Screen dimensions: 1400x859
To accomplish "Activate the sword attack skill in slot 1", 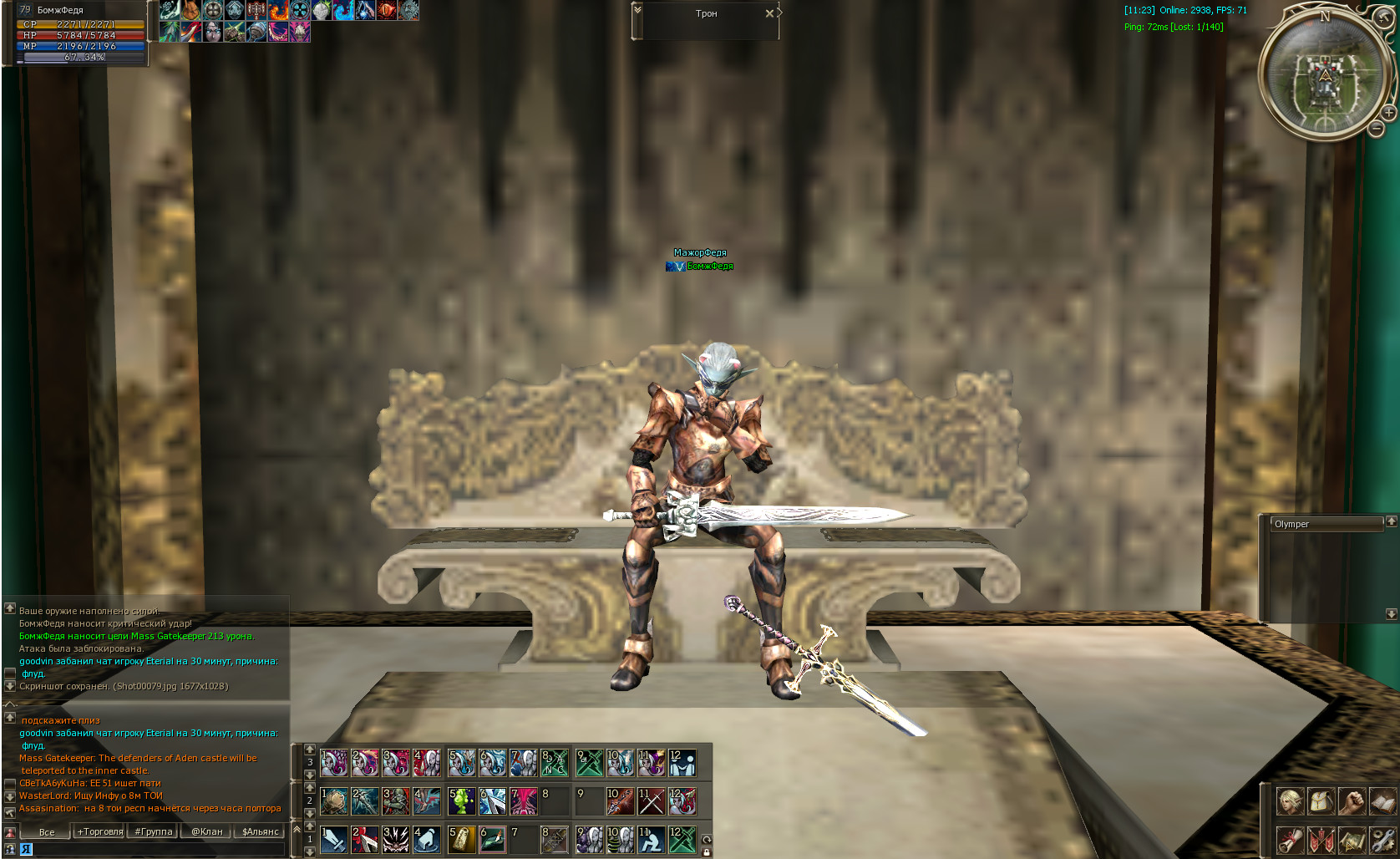I will pos(333,840).
